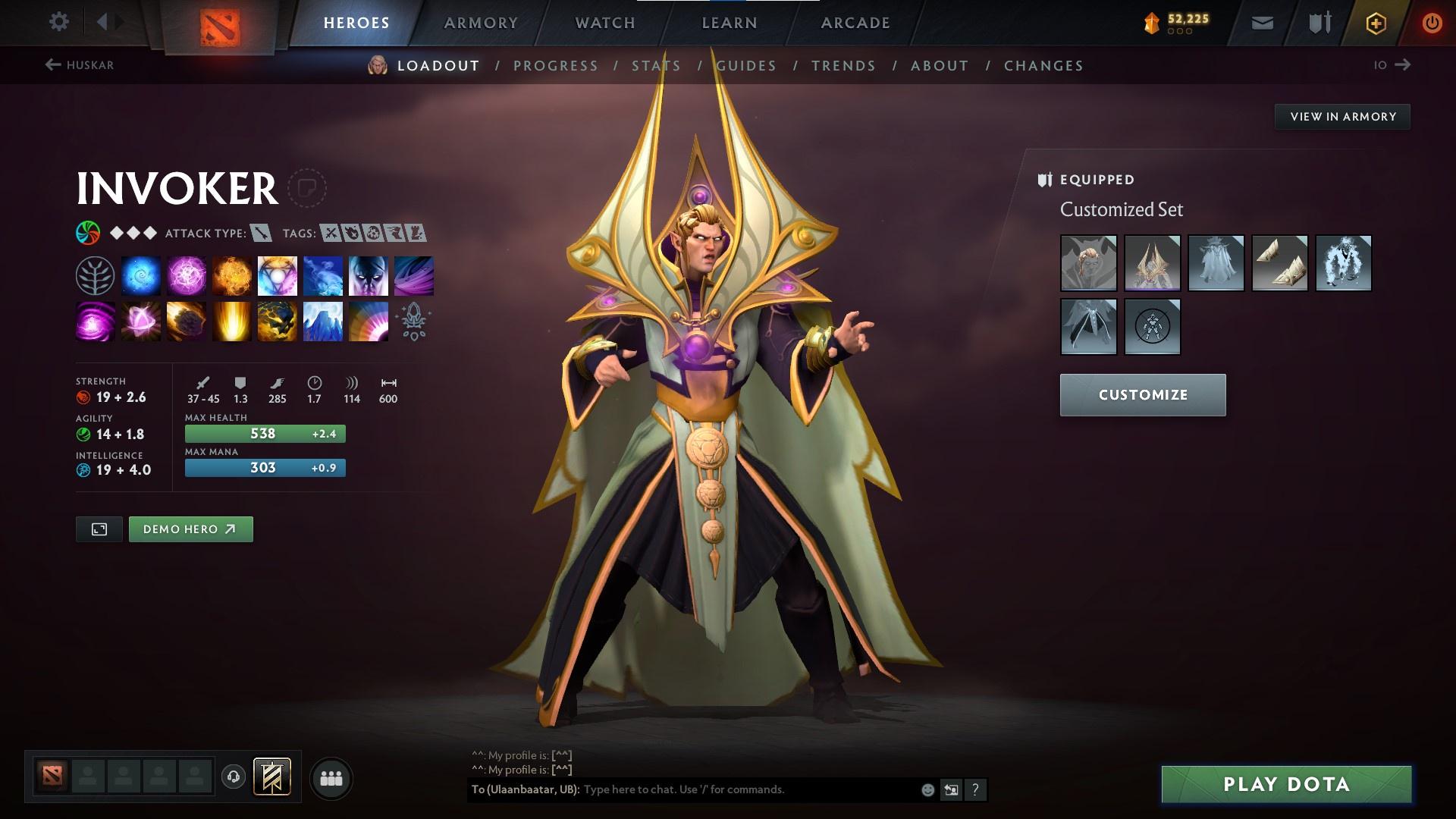Go back to previous hero Huskar

(x=80, y=65)
